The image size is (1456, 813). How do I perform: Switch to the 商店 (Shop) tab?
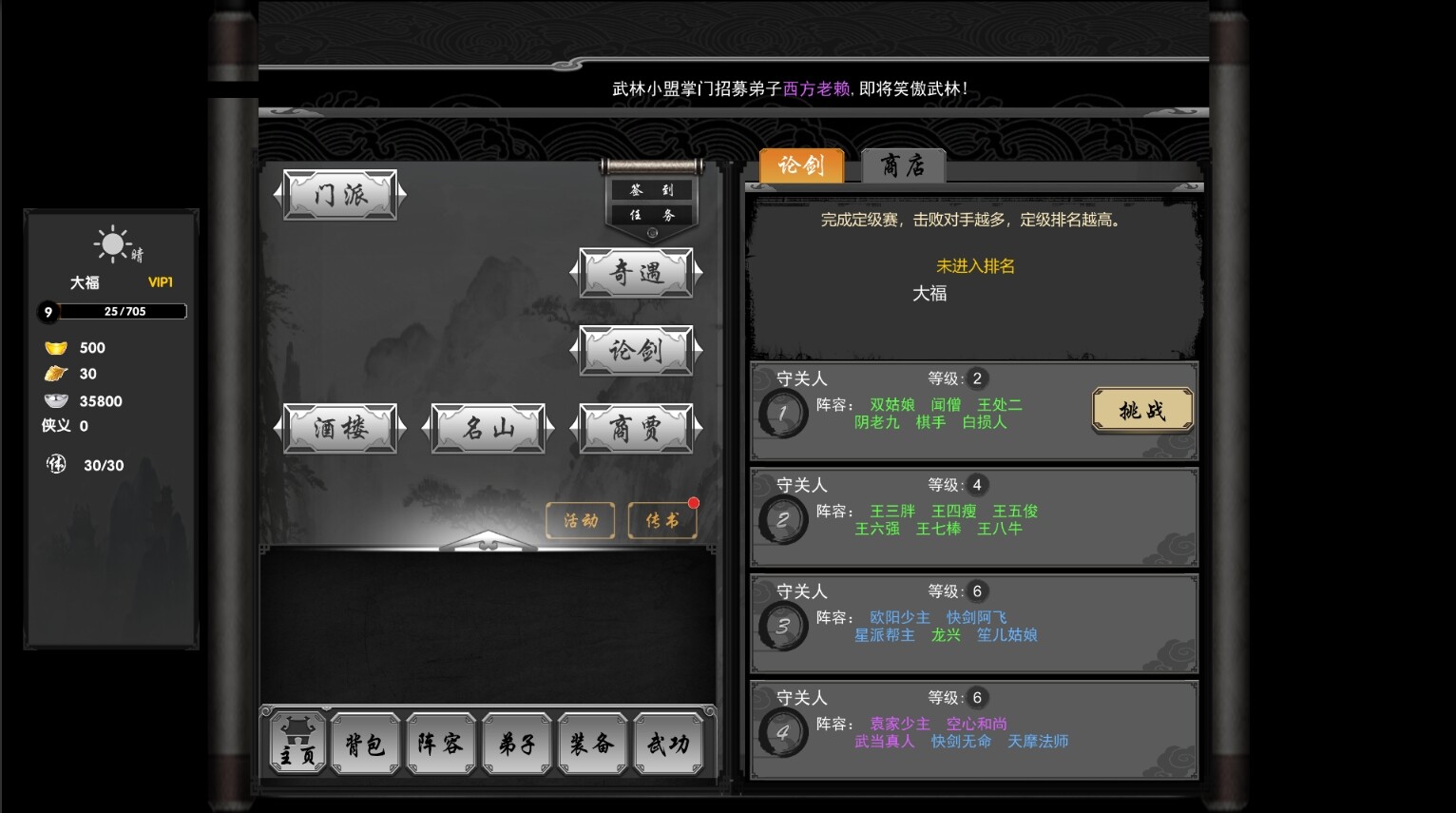[x=901, y=165]
